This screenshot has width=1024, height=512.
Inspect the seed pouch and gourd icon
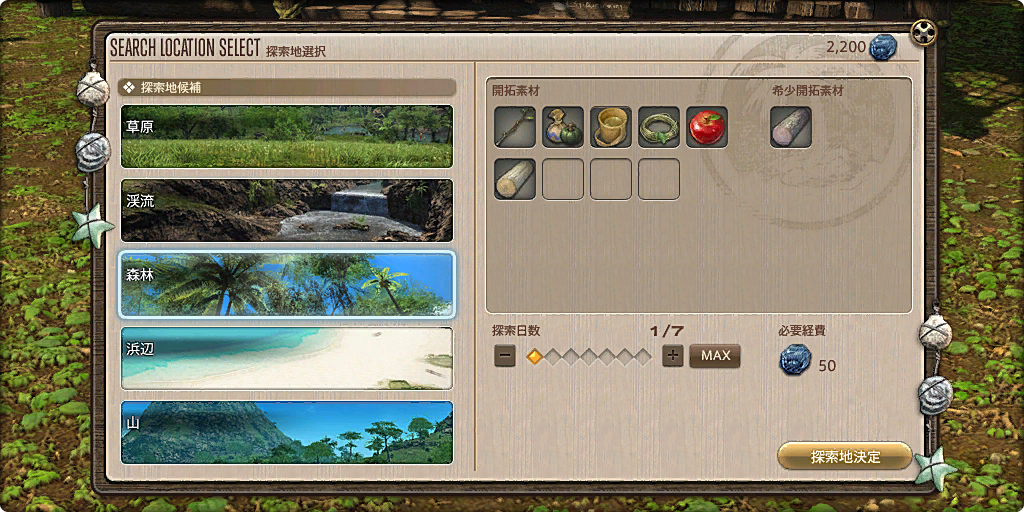coord(563,127)
